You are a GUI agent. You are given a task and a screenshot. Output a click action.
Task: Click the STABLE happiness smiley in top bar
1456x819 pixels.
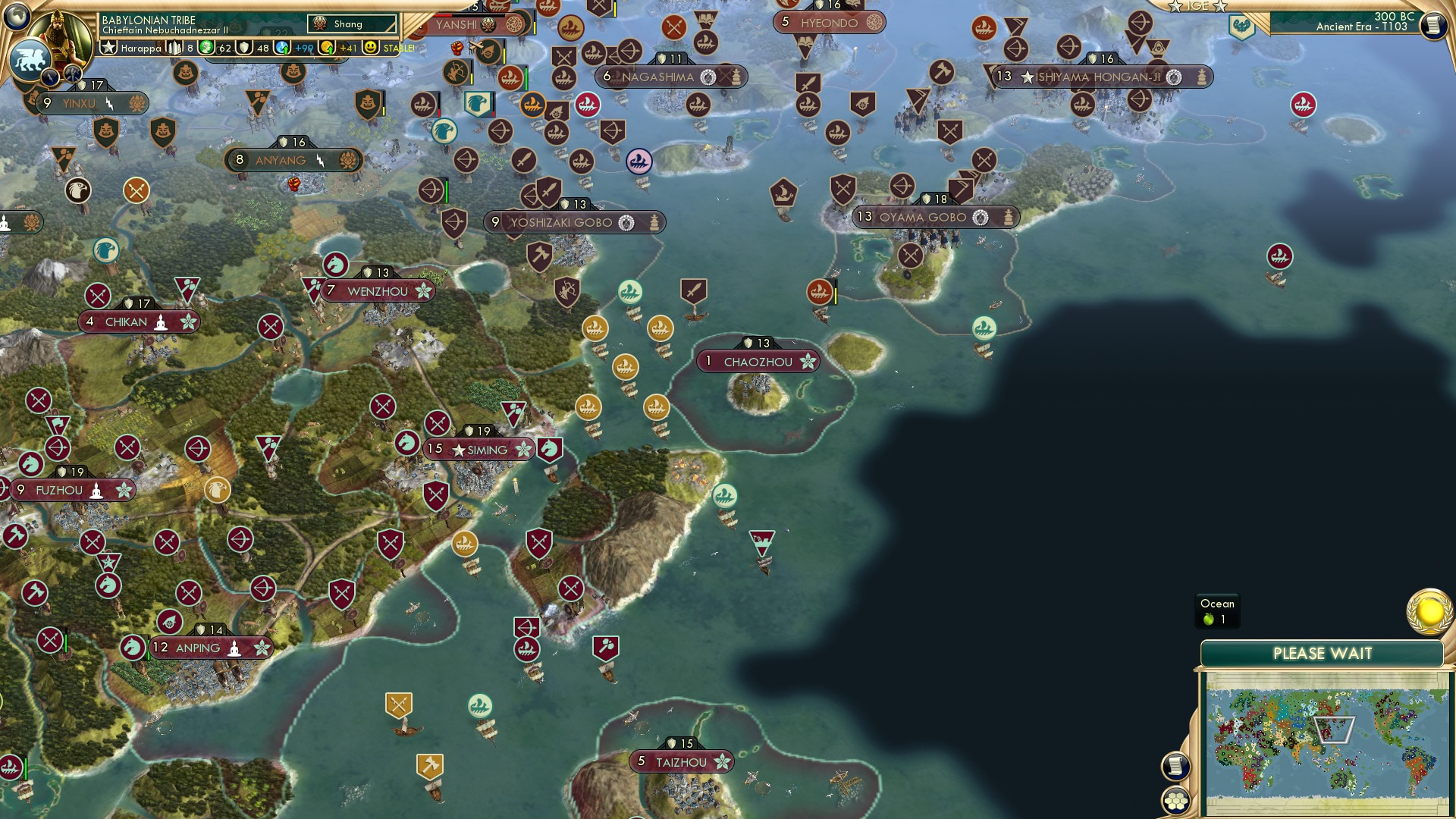369,47
